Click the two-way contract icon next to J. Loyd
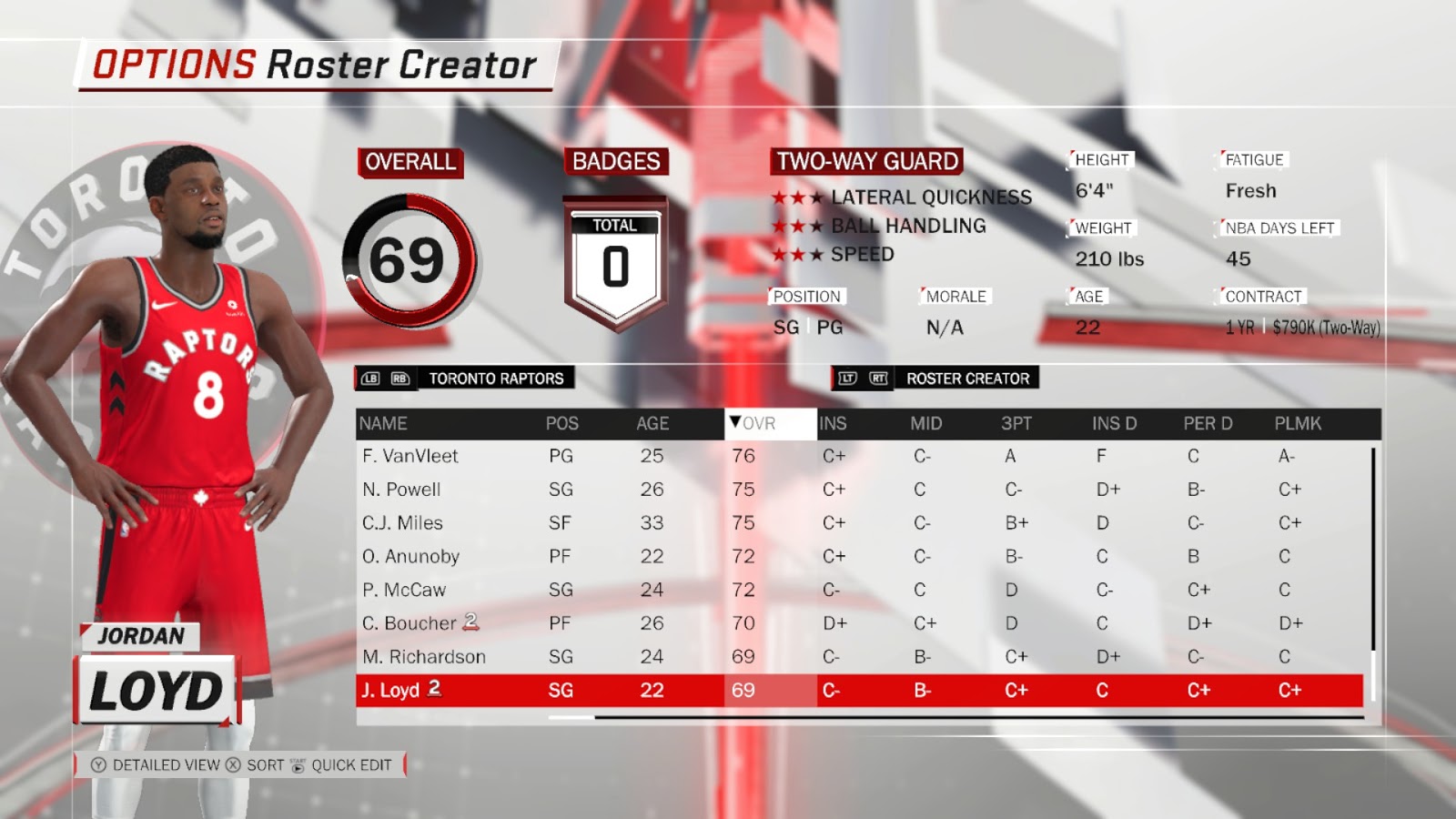 (434, 690)
